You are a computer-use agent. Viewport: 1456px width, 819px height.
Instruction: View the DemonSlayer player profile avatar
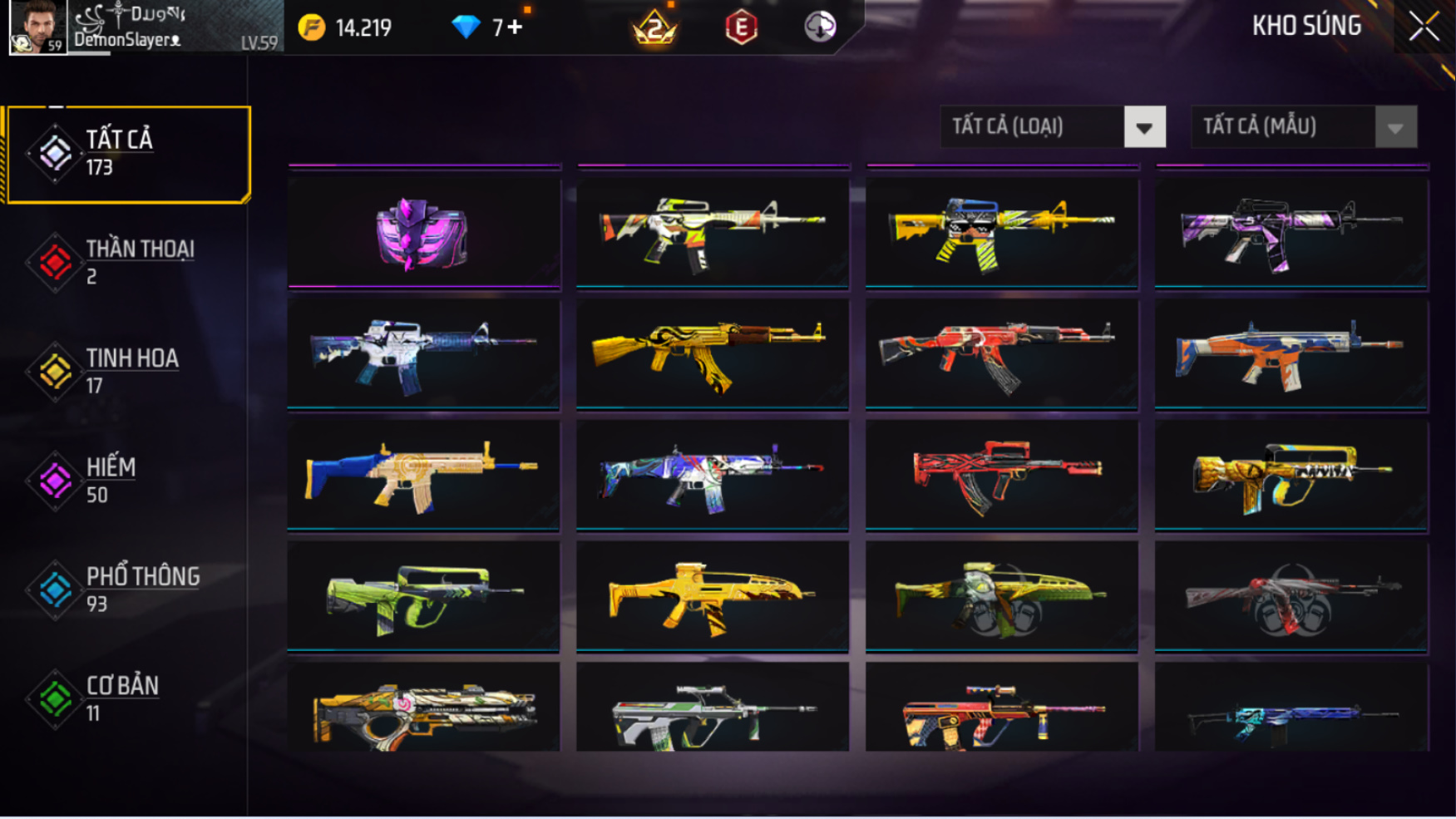pyautogui.click(x=37, y=27)
